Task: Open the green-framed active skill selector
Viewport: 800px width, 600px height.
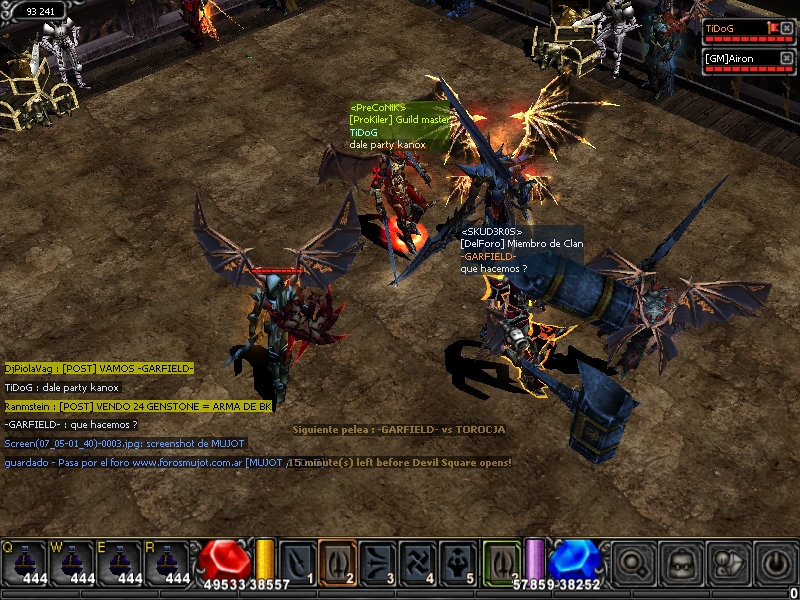Action: [501, 561]
